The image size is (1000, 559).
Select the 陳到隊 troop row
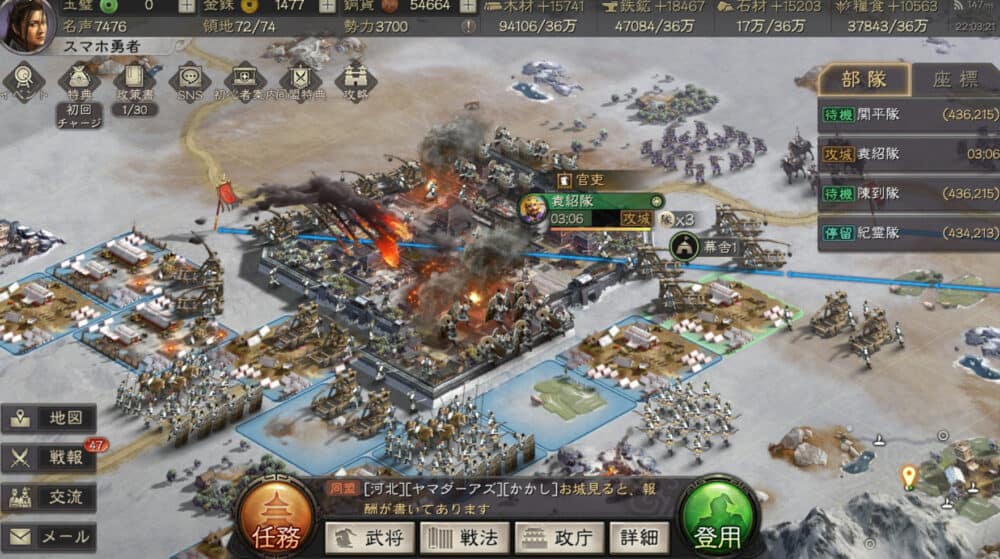tap(908, 193)
